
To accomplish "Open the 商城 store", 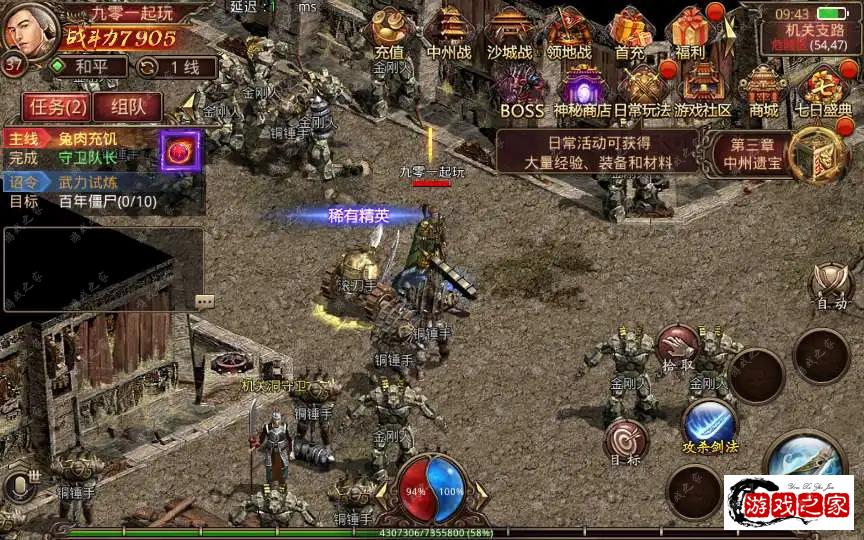I will click(763, 91).
